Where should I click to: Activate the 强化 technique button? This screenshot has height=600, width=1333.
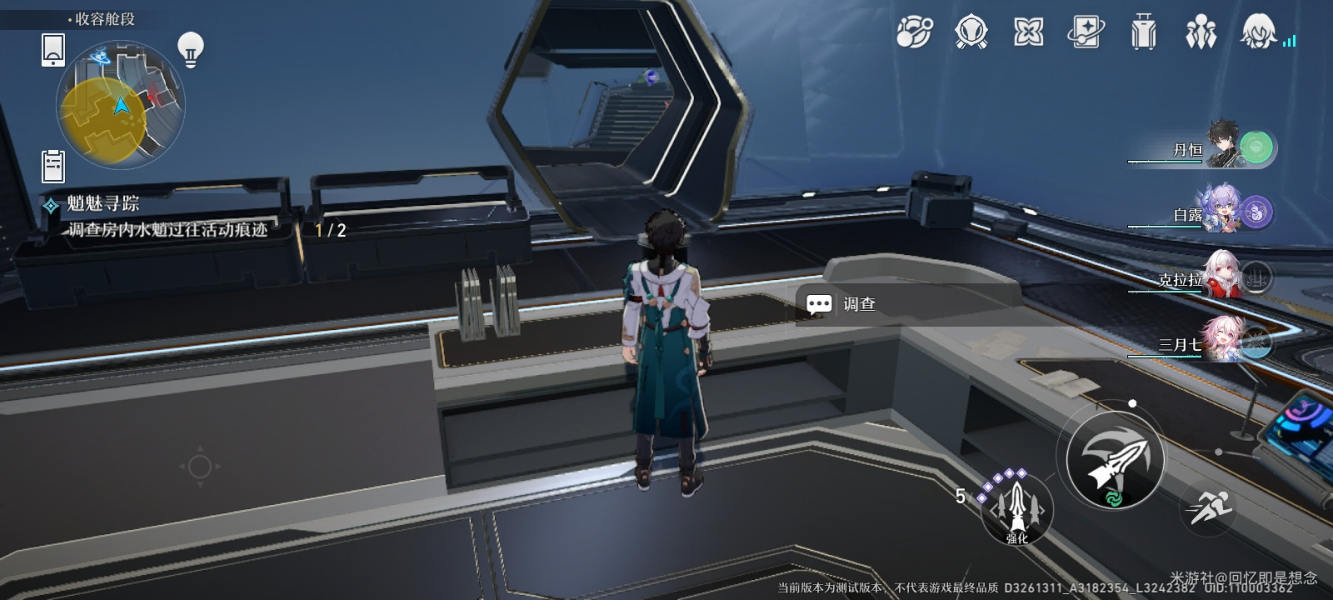1016,507
